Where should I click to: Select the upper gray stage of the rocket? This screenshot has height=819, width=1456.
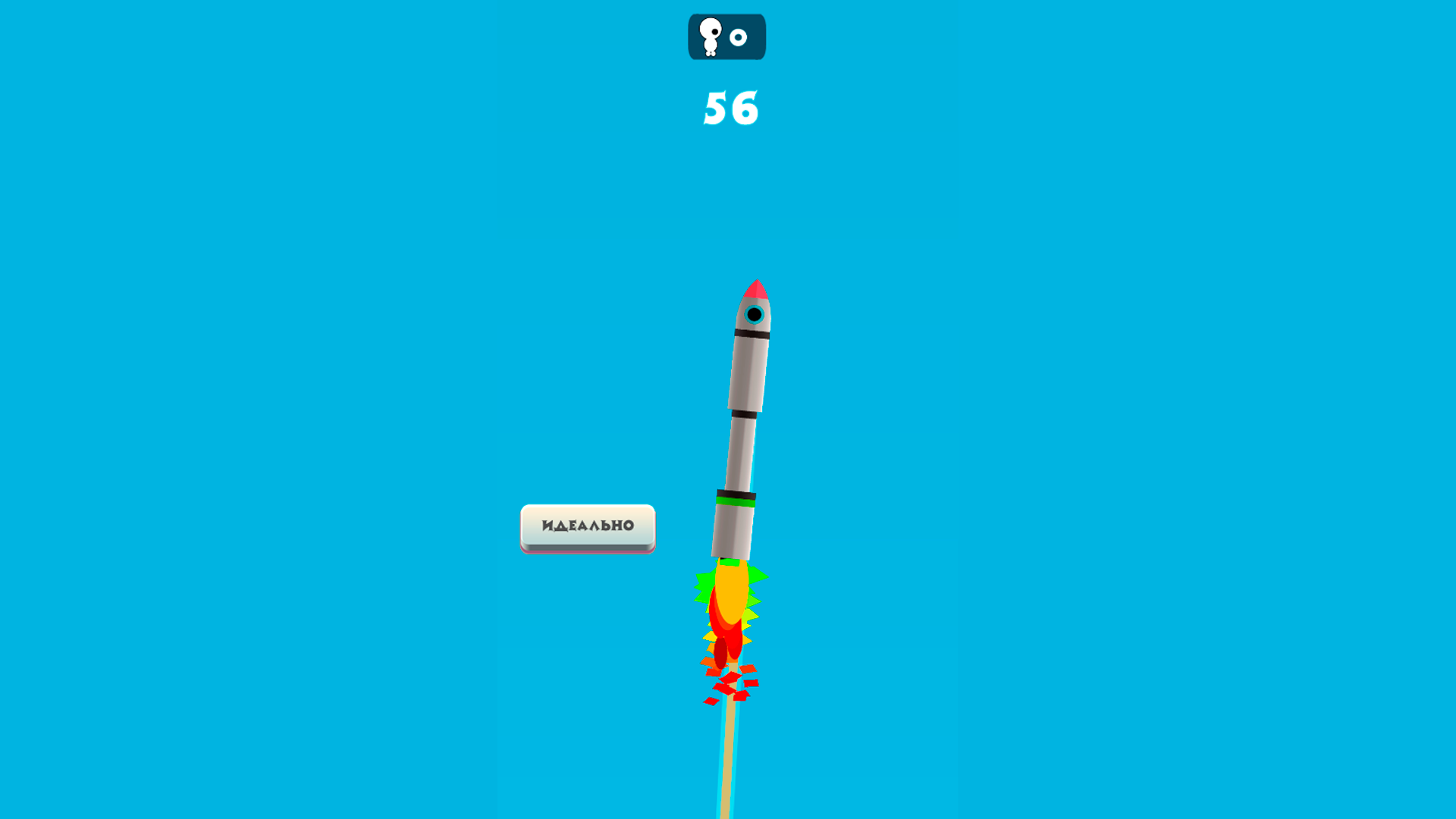click(748, 372)
